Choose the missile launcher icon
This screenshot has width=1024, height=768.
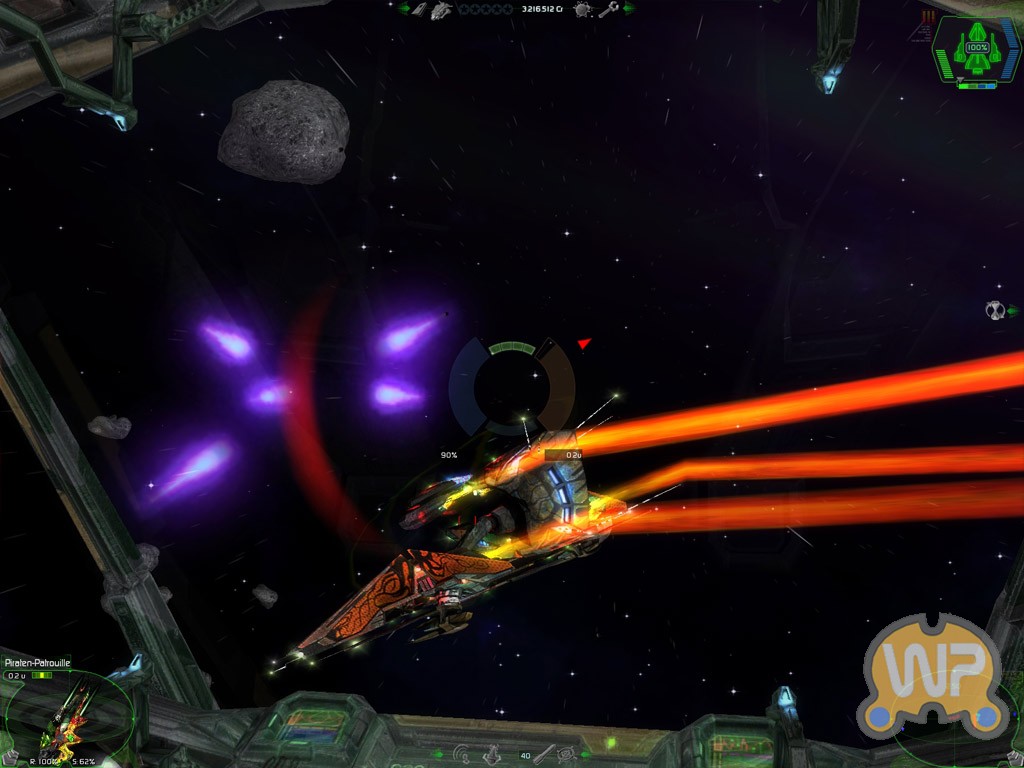(544, 754)
